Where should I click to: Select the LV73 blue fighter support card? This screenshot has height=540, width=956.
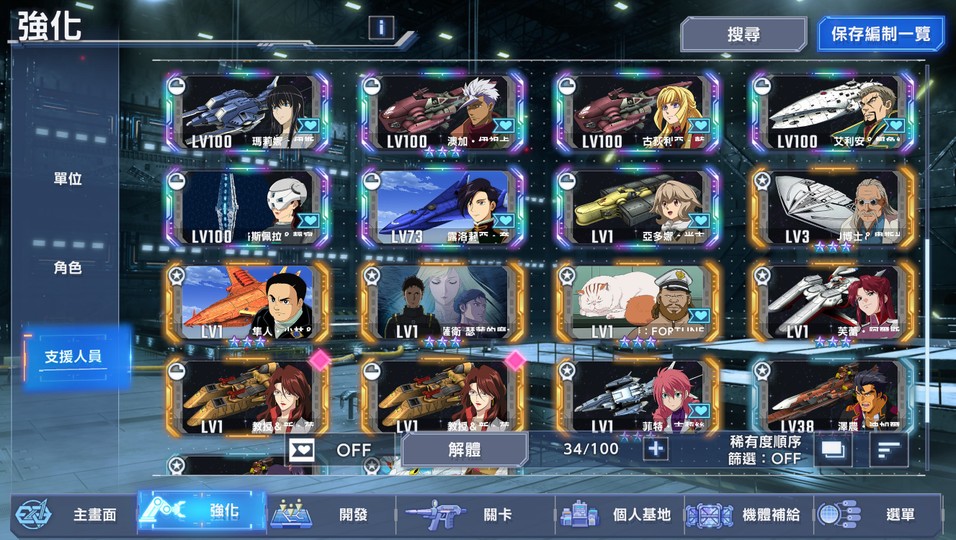[x=441, y=208]
